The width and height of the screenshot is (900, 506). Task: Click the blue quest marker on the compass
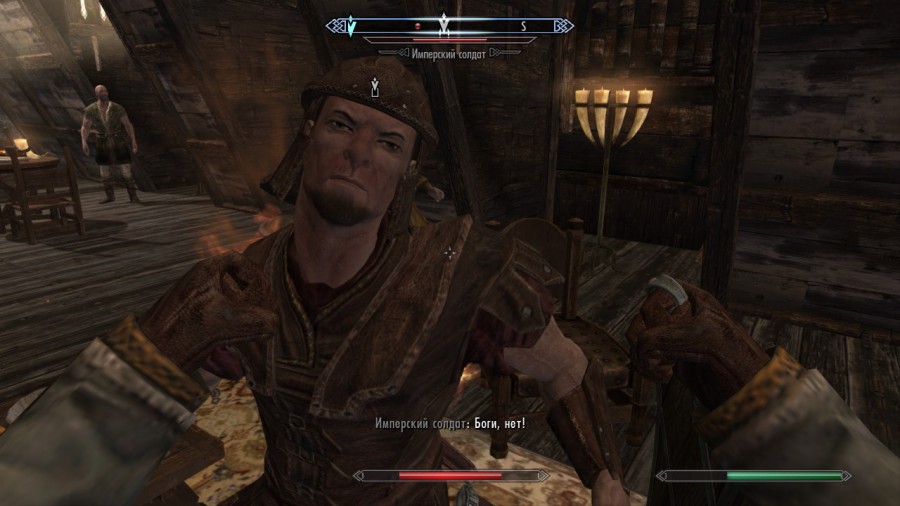tap(351, 25)
